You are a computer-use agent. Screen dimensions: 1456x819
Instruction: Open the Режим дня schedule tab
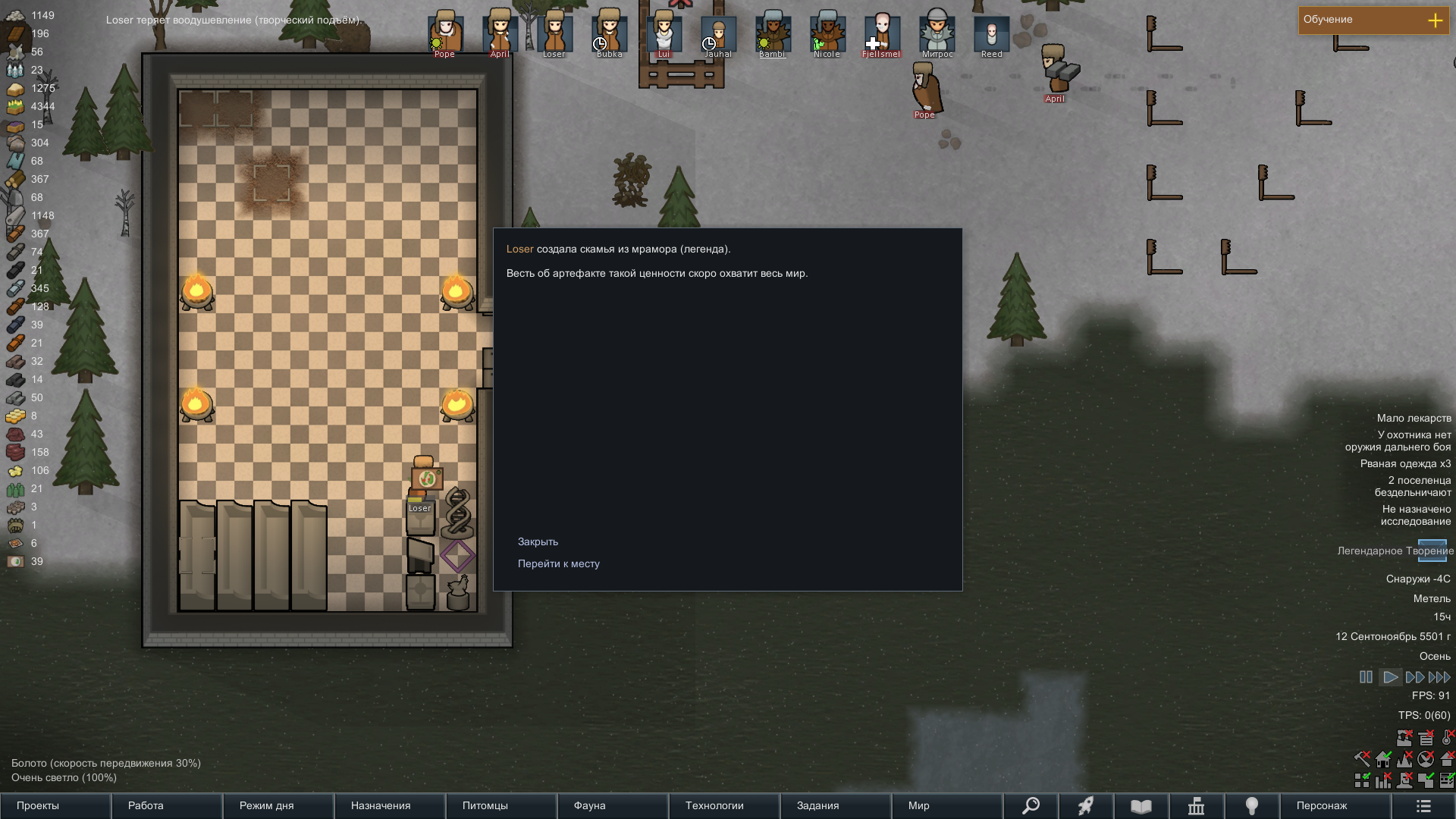(x=266, y=805)
